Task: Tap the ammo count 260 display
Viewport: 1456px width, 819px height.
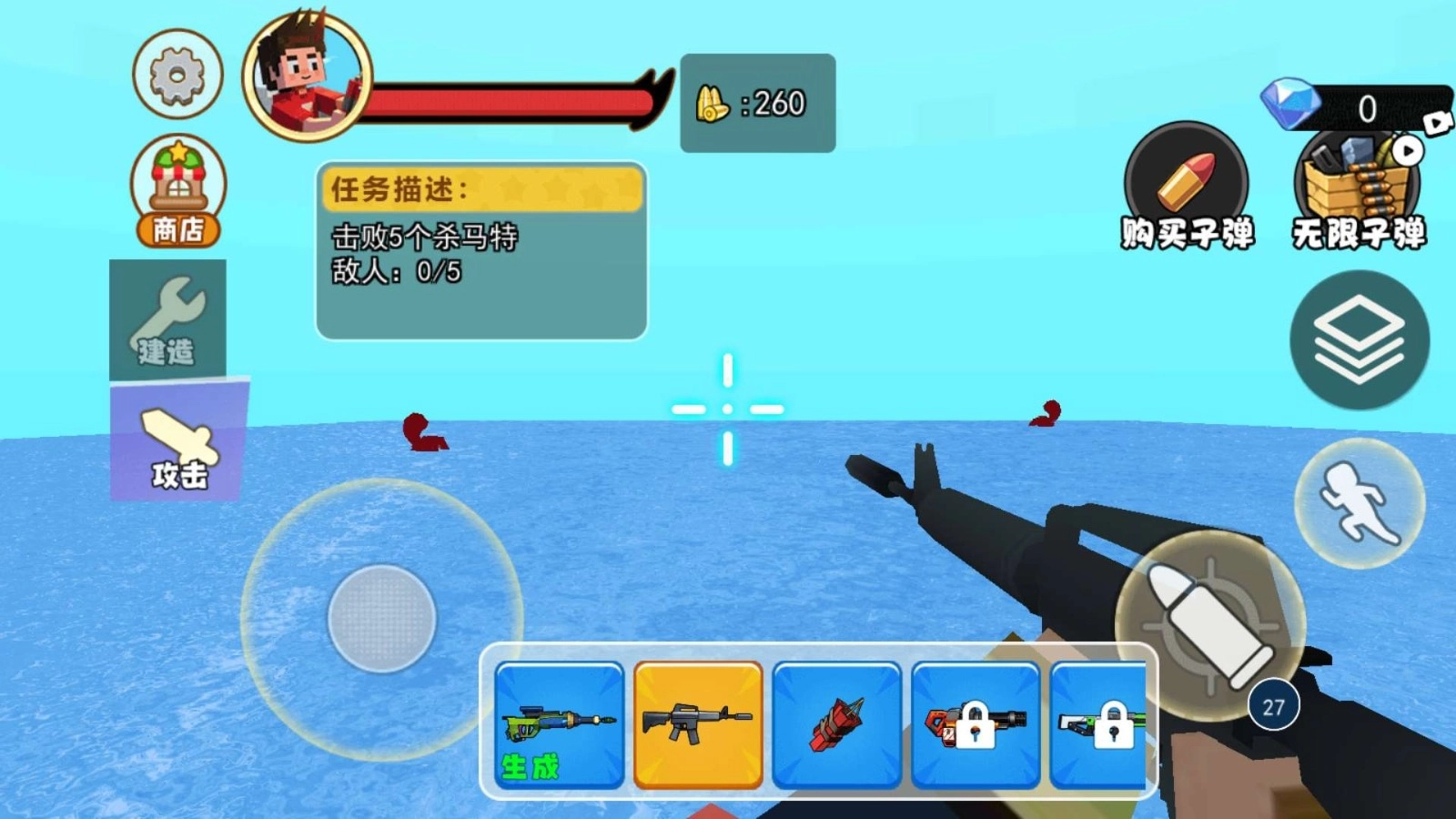Action: click(x=758, y=103)
